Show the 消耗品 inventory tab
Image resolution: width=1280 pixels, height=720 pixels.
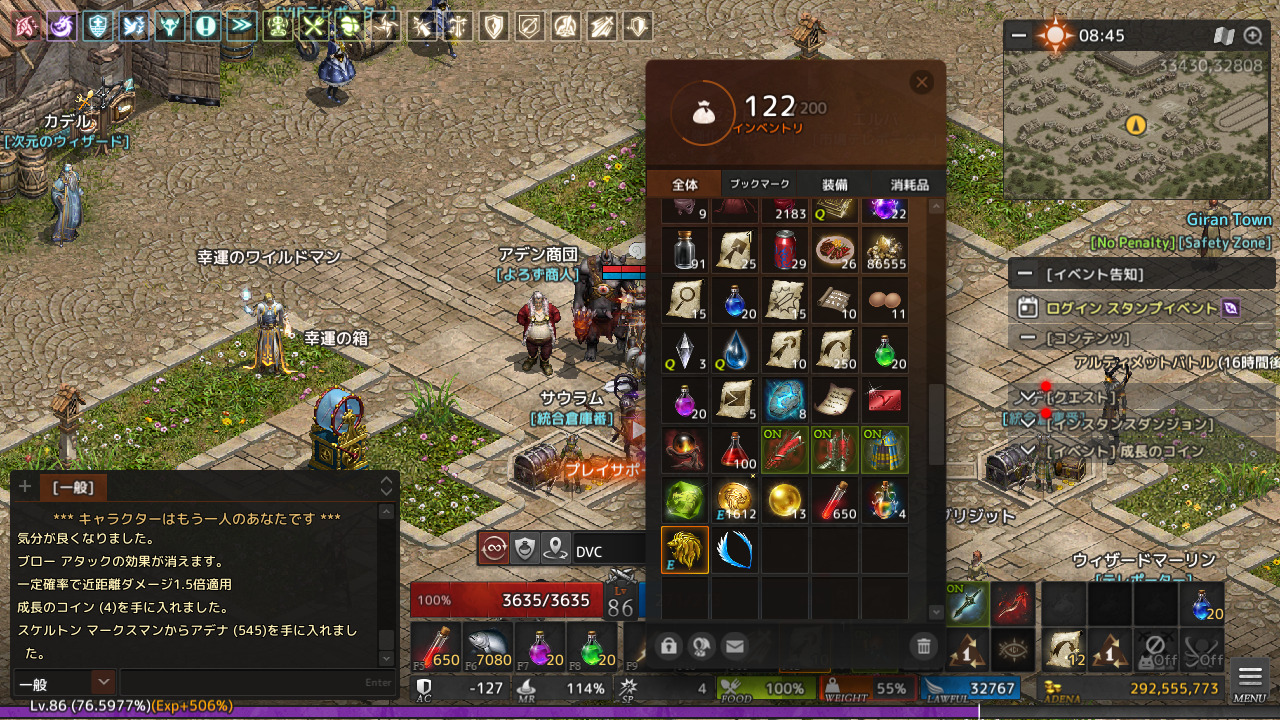pyautogui.click(x=909, y=184)
